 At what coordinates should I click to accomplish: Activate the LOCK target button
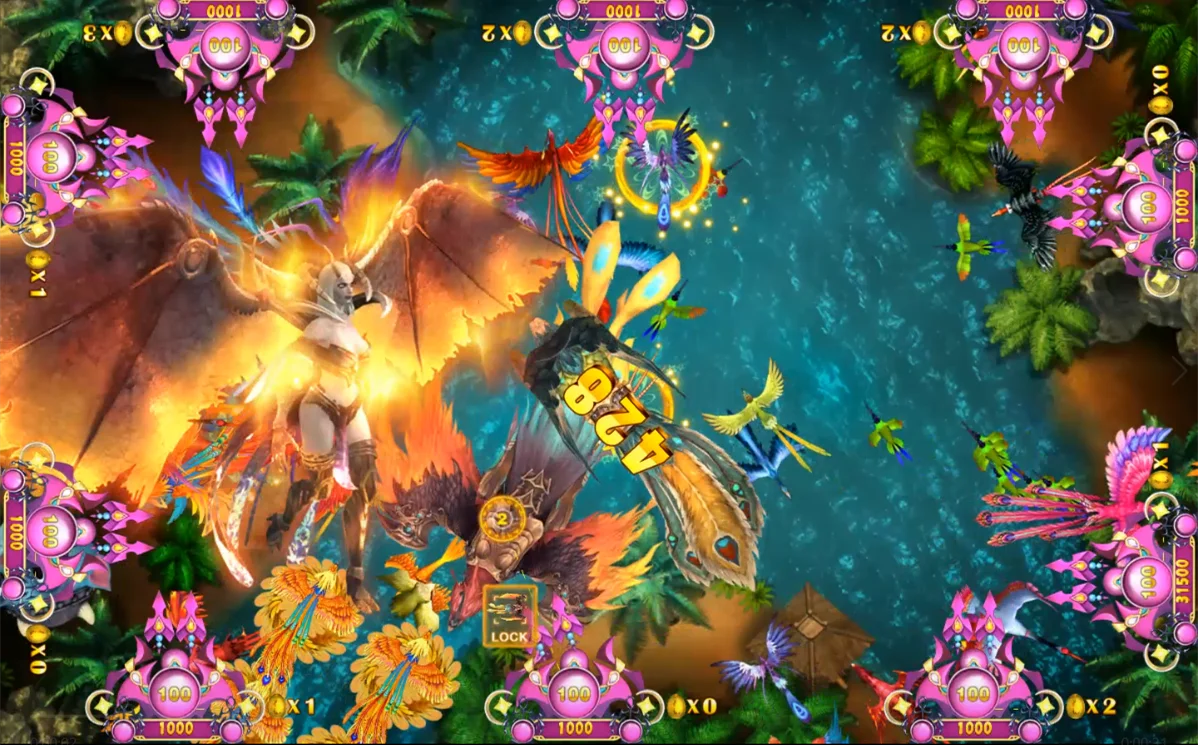[x=510, y=616]
